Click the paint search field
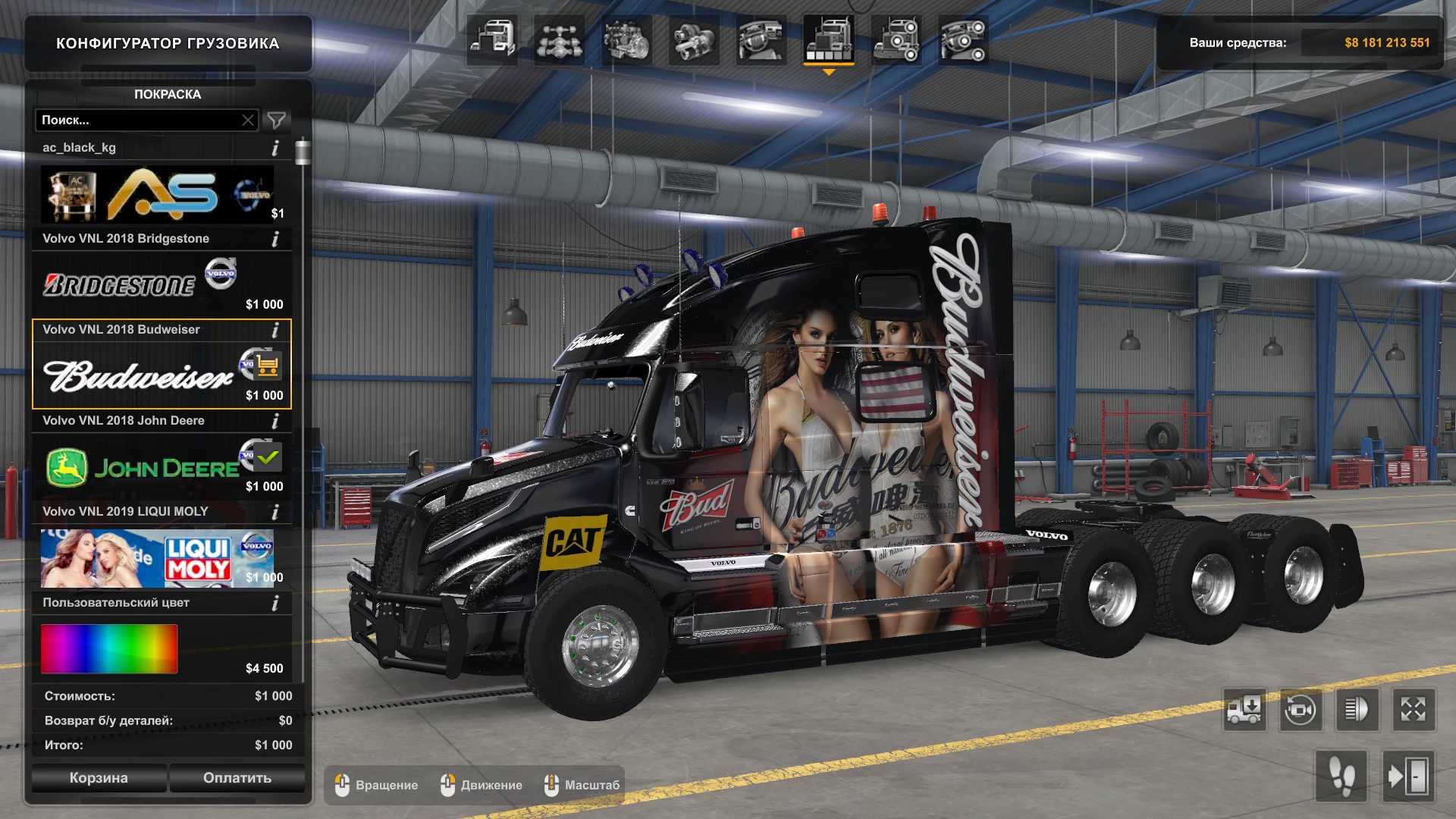Image resolution: width=1456 pixels, height=819 pixels. pyautogui.click(x=136, y=120)
